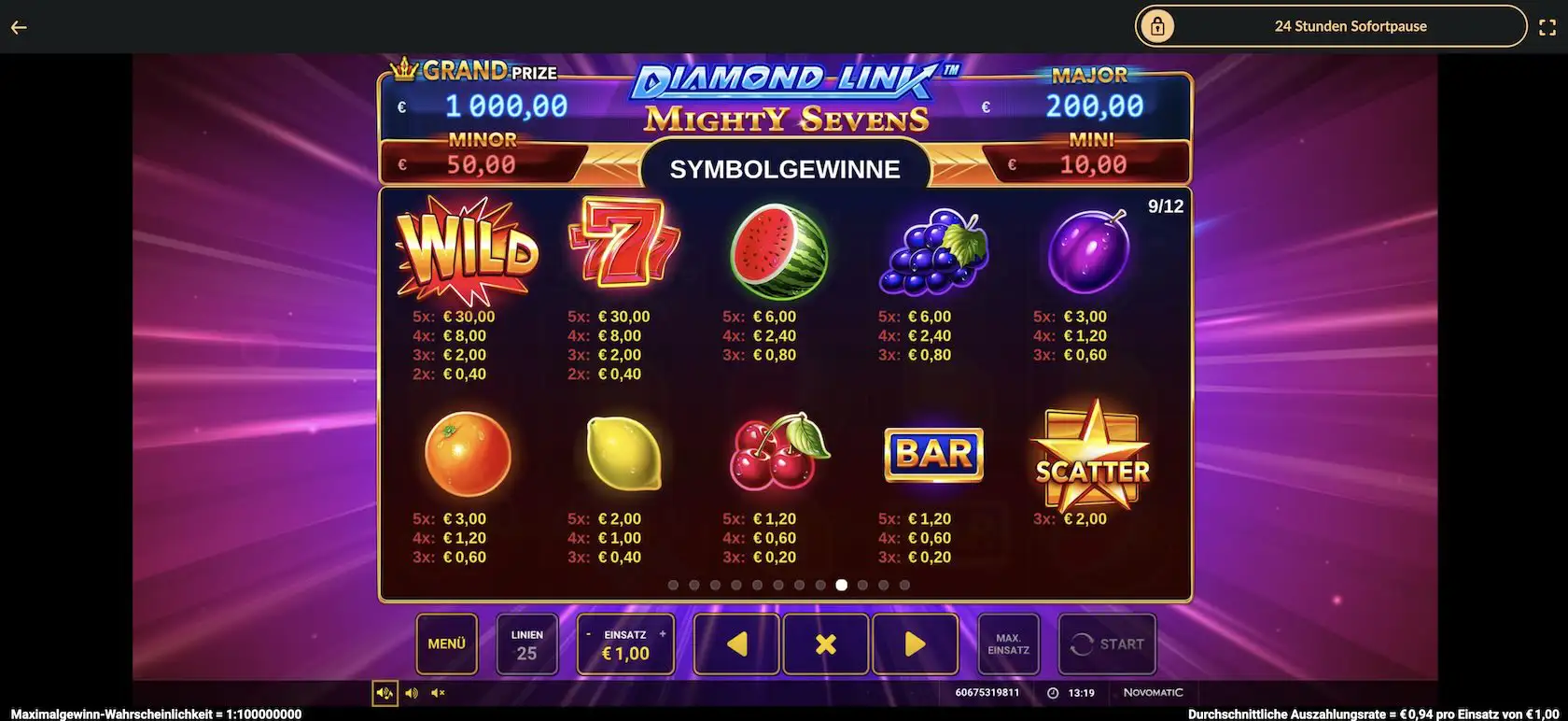This screenshot has width=1568, height=721.
Task: Go to the previous paytable page arrow
Action: (x=735, y=643)
